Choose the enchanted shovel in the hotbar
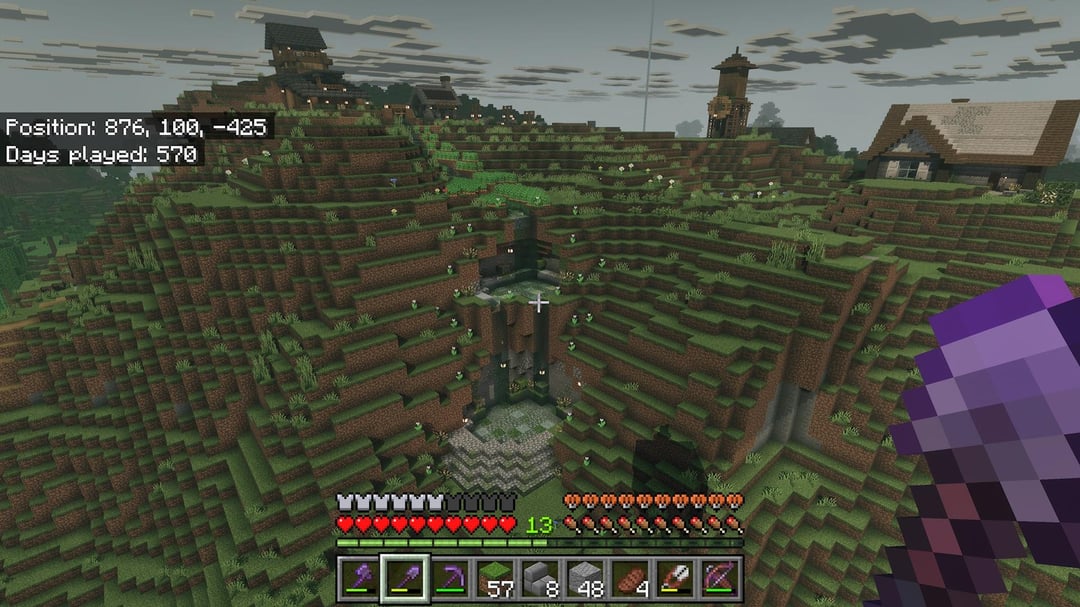 click(404, 580)
